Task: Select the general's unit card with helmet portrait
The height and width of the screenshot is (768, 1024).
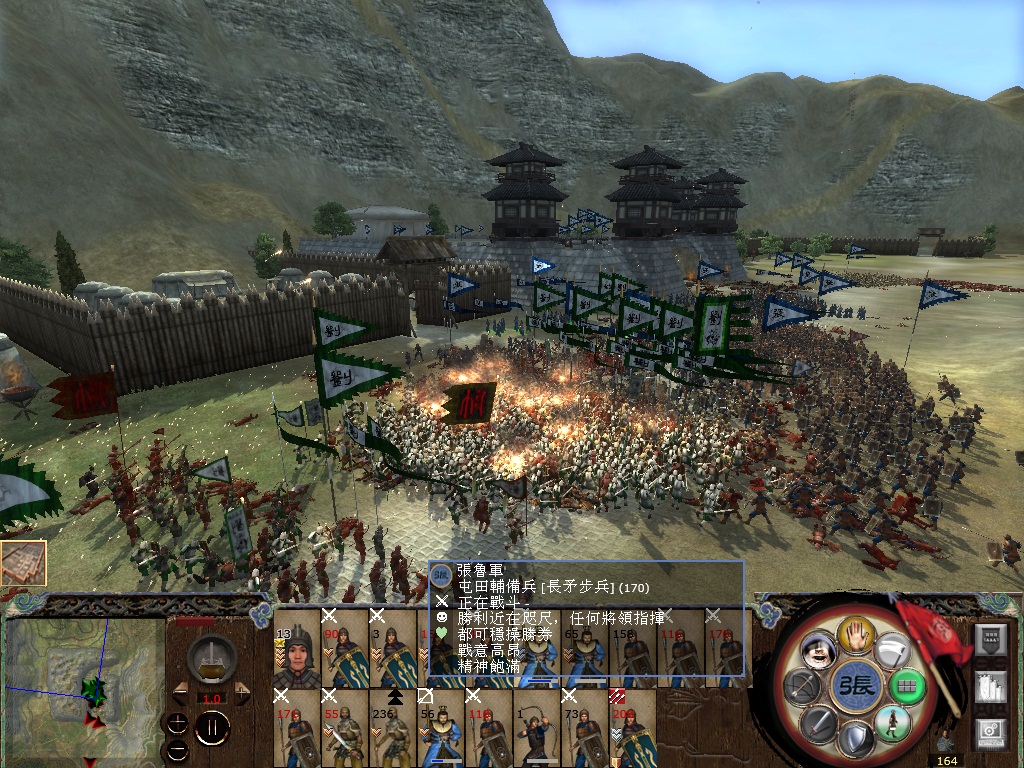Action: click(297, 648)
